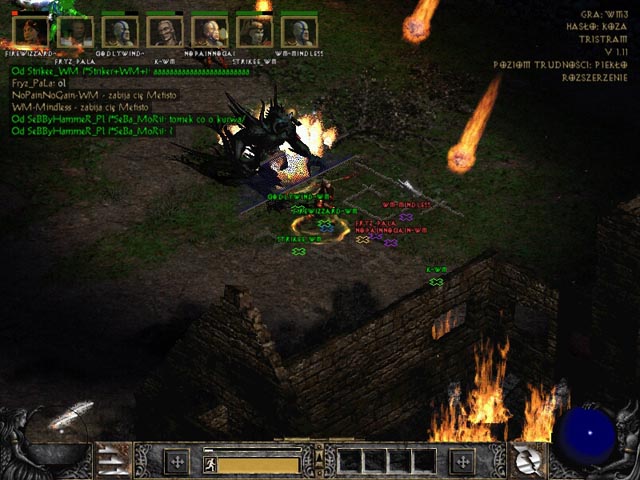Click the cross button right of belt
The height and width of the screenshot is (480, 640).
[x=461, y=461]
